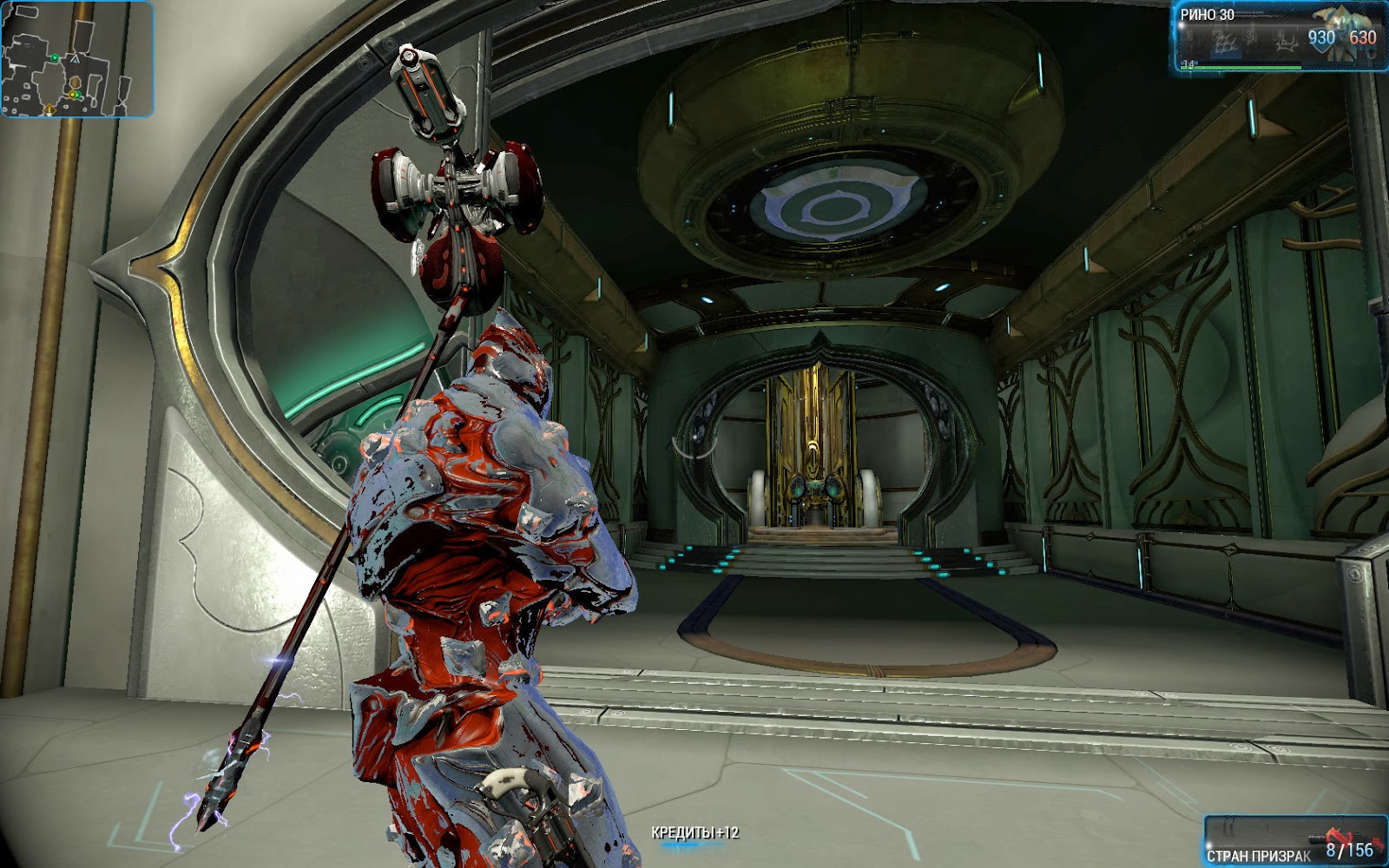Image resolution: width=1389 pixels, height=868 pixels.
Task: Click the РИНО 30 name label
Action: click(x=1209, y=15)
